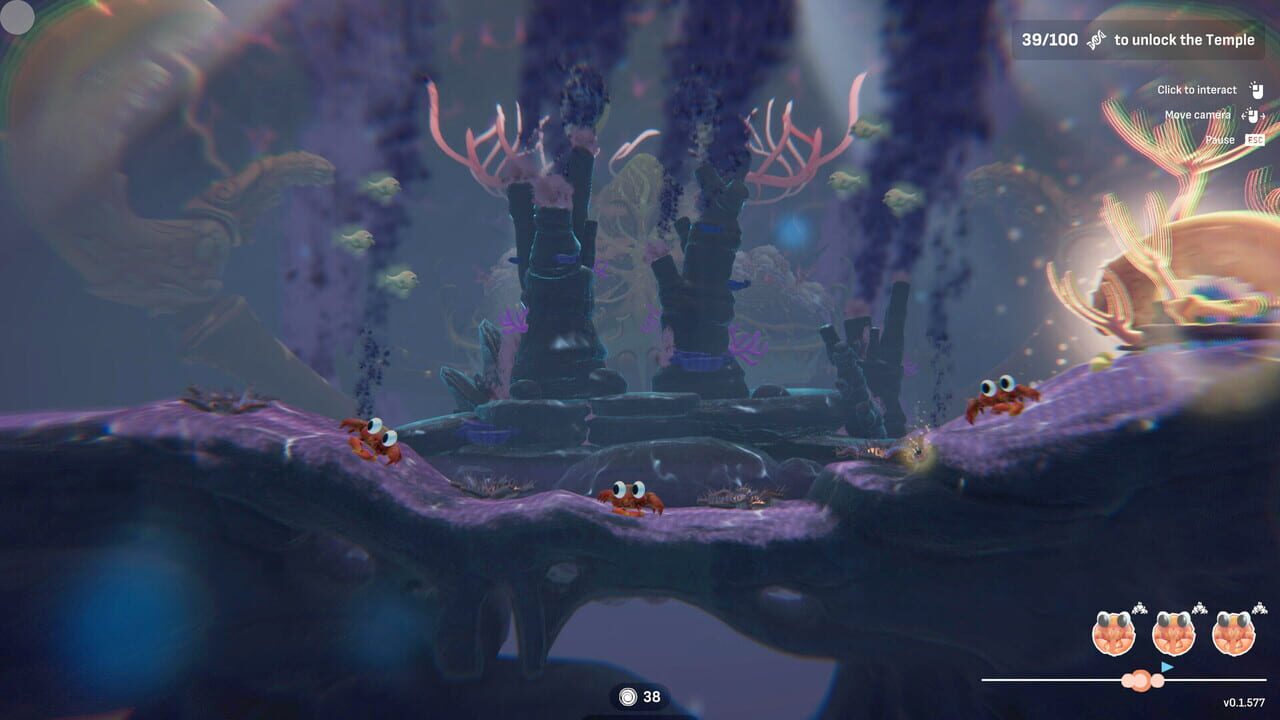Click the crab marker on the progress slider
1280x720 pixels.
[1140, 680]
